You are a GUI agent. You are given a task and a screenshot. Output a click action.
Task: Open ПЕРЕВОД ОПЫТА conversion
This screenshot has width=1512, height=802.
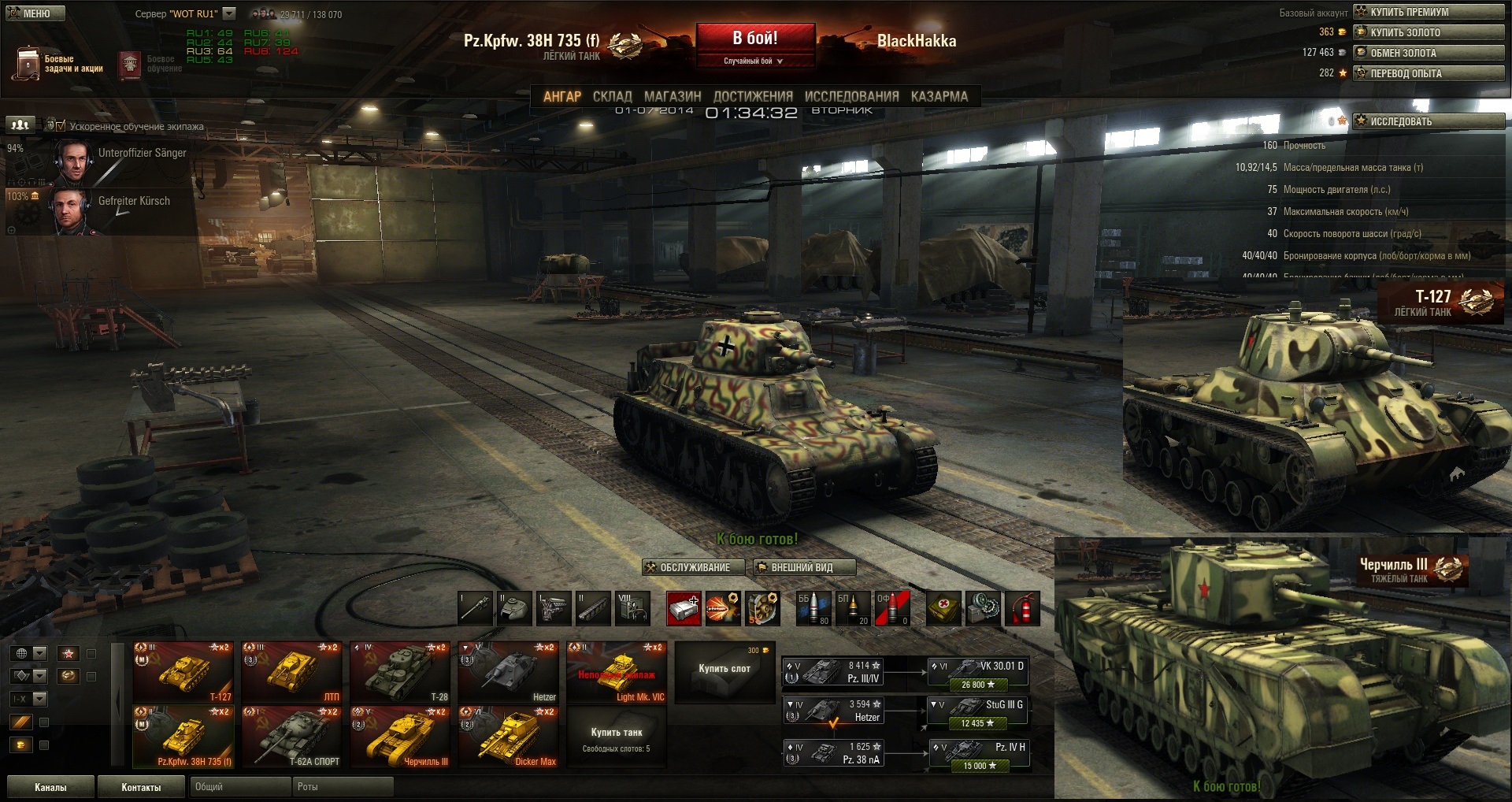click(x=1429, y=73)
